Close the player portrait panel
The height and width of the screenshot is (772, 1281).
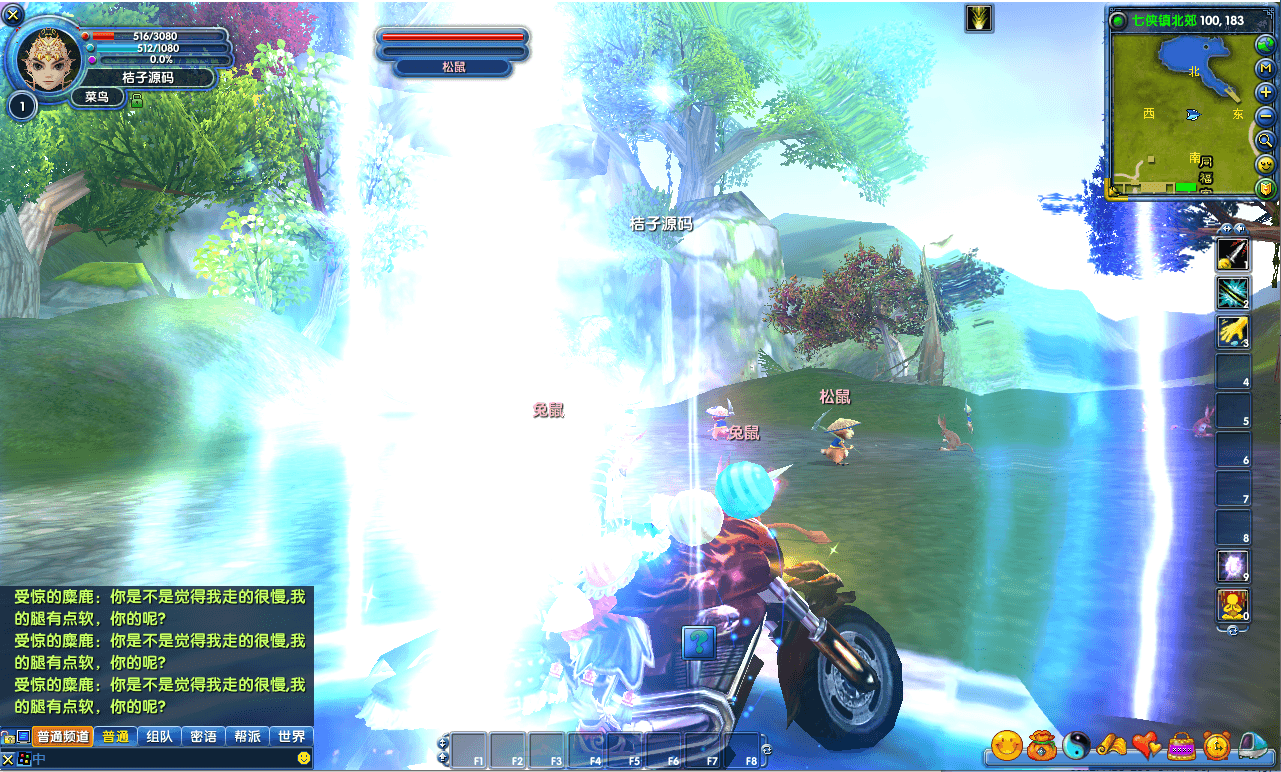coord(14,14)
